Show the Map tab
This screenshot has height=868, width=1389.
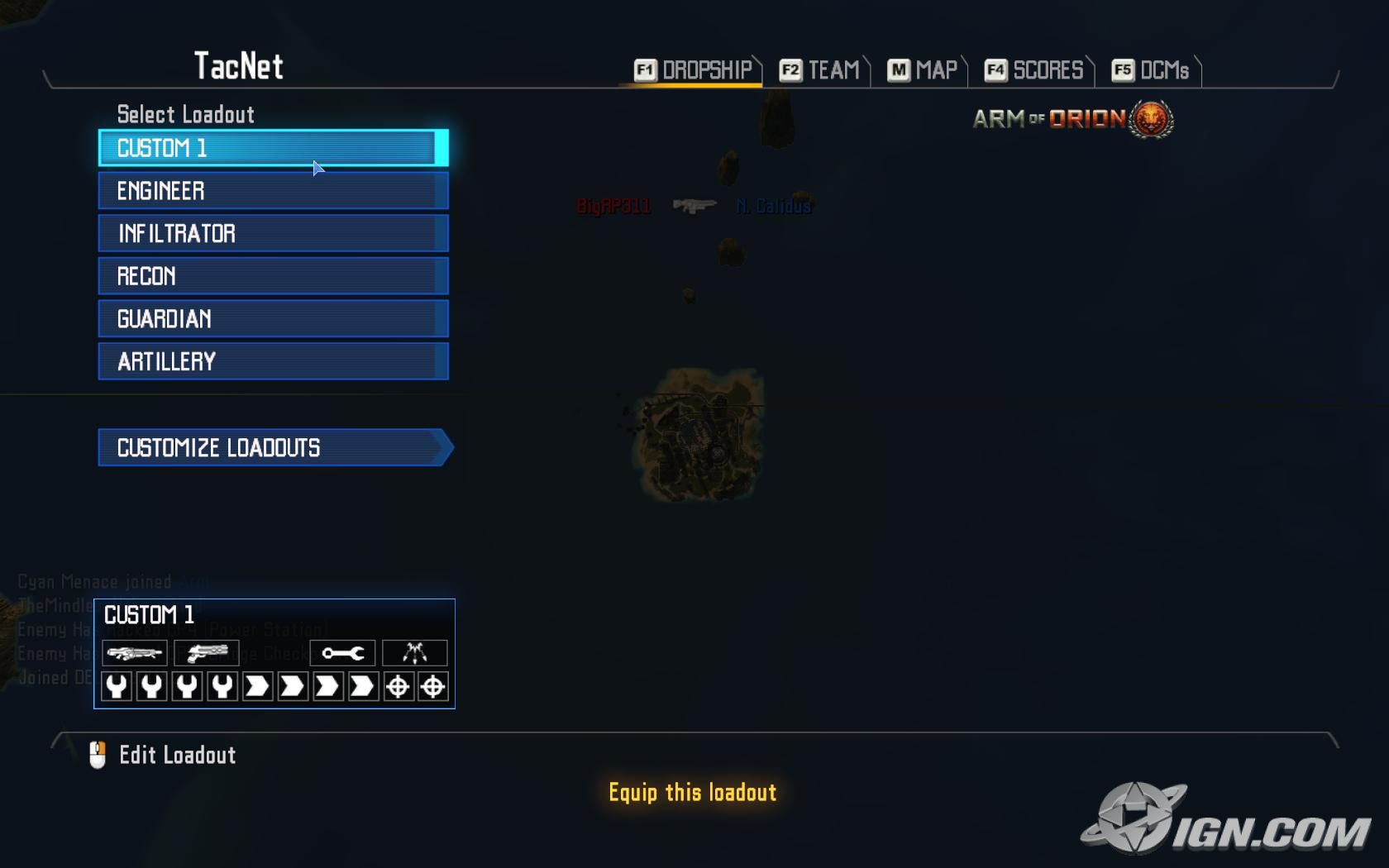pos(923,70)
